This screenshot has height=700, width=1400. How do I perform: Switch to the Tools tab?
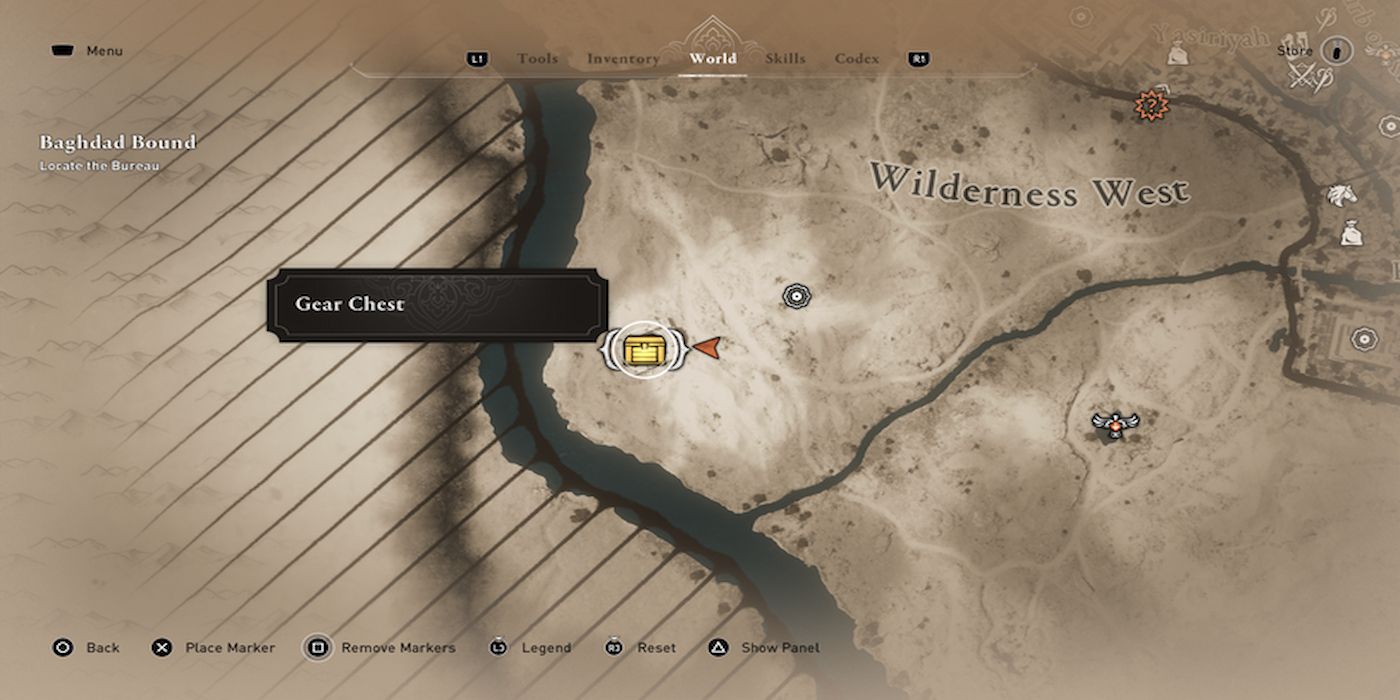coord(537,59)
